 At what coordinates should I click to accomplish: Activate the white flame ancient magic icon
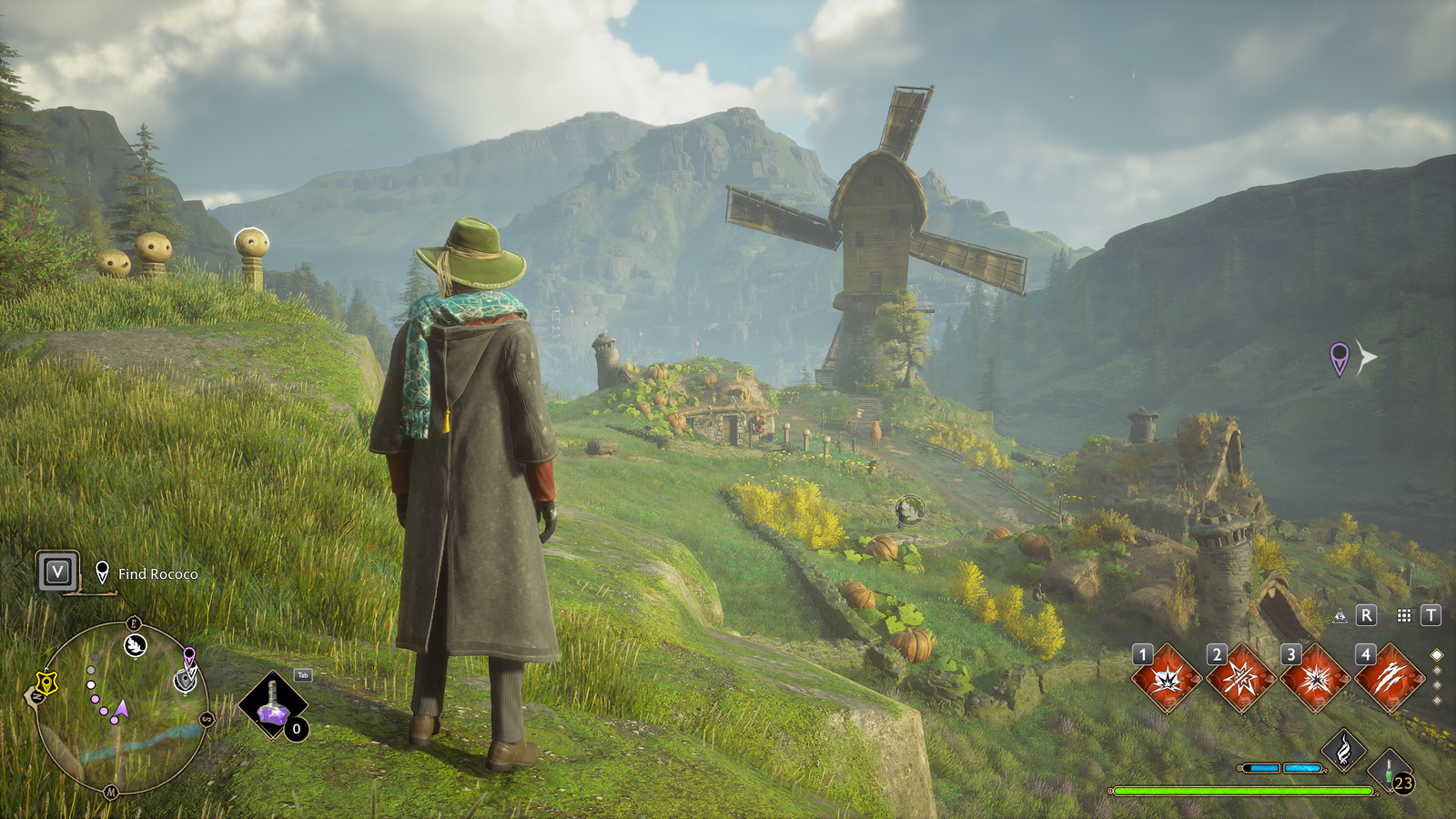click(1343, 751)
